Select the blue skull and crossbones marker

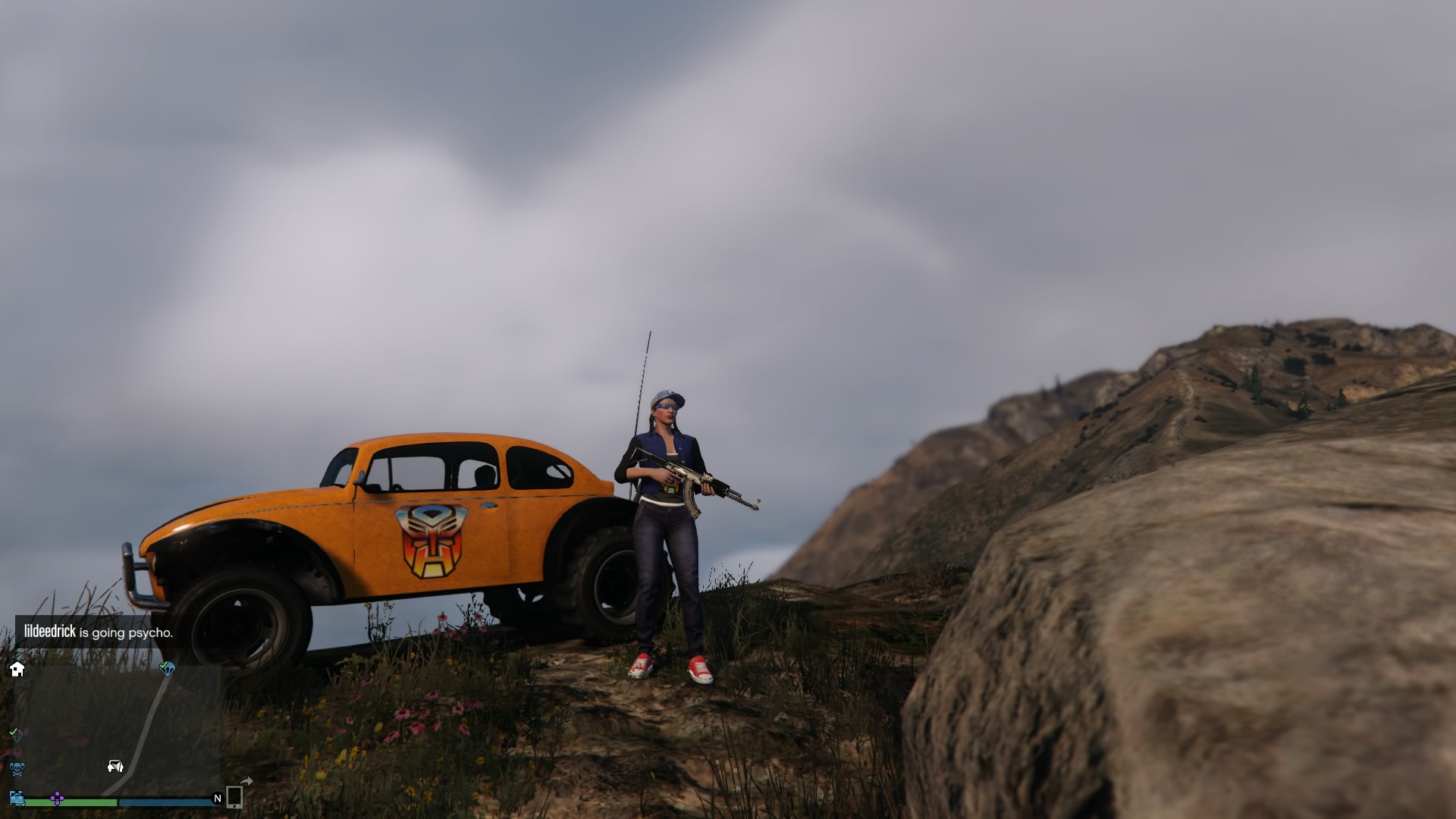17,769
